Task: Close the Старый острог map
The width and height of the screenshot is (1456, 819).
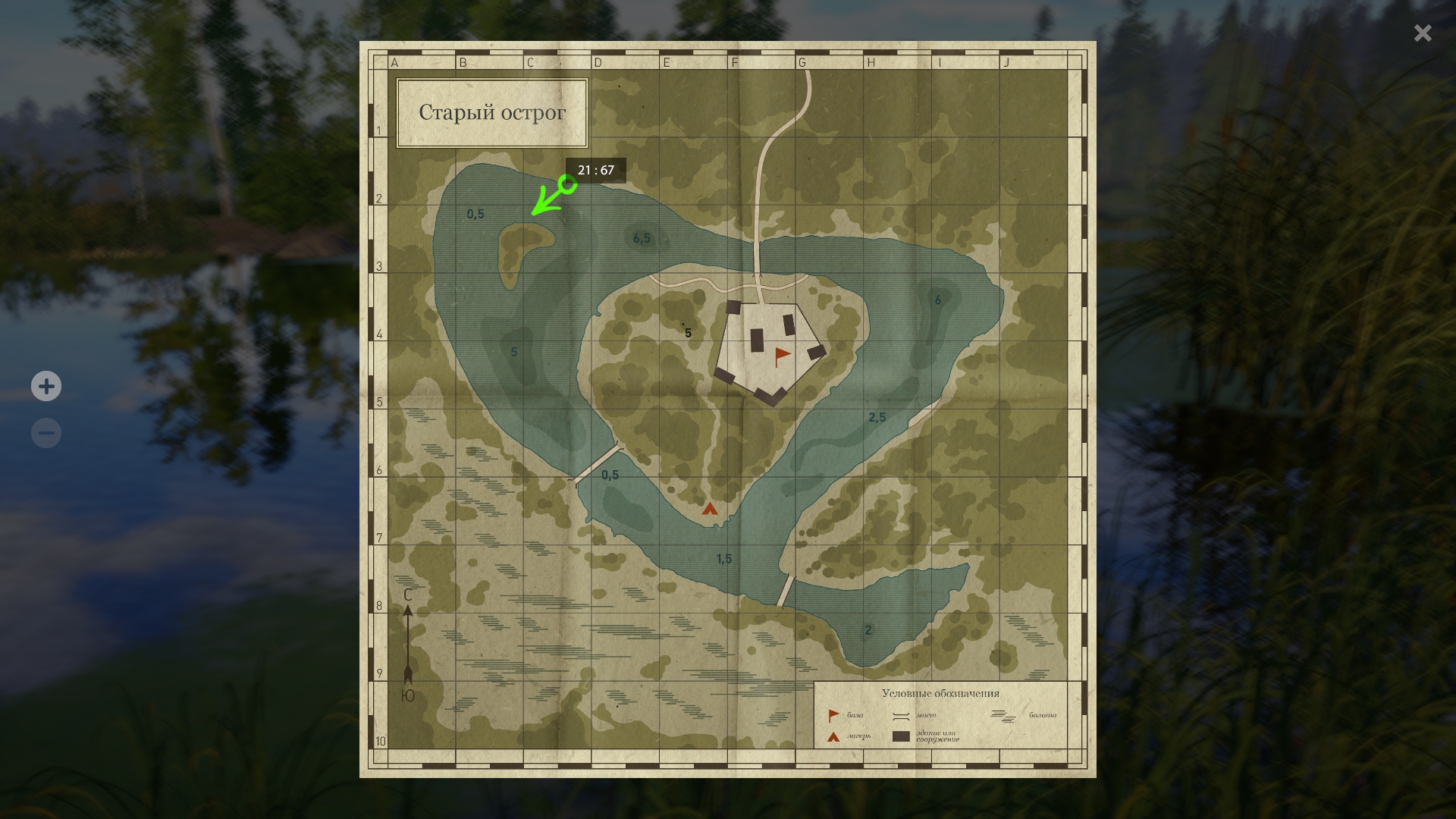Action: tap(1422, 33)
